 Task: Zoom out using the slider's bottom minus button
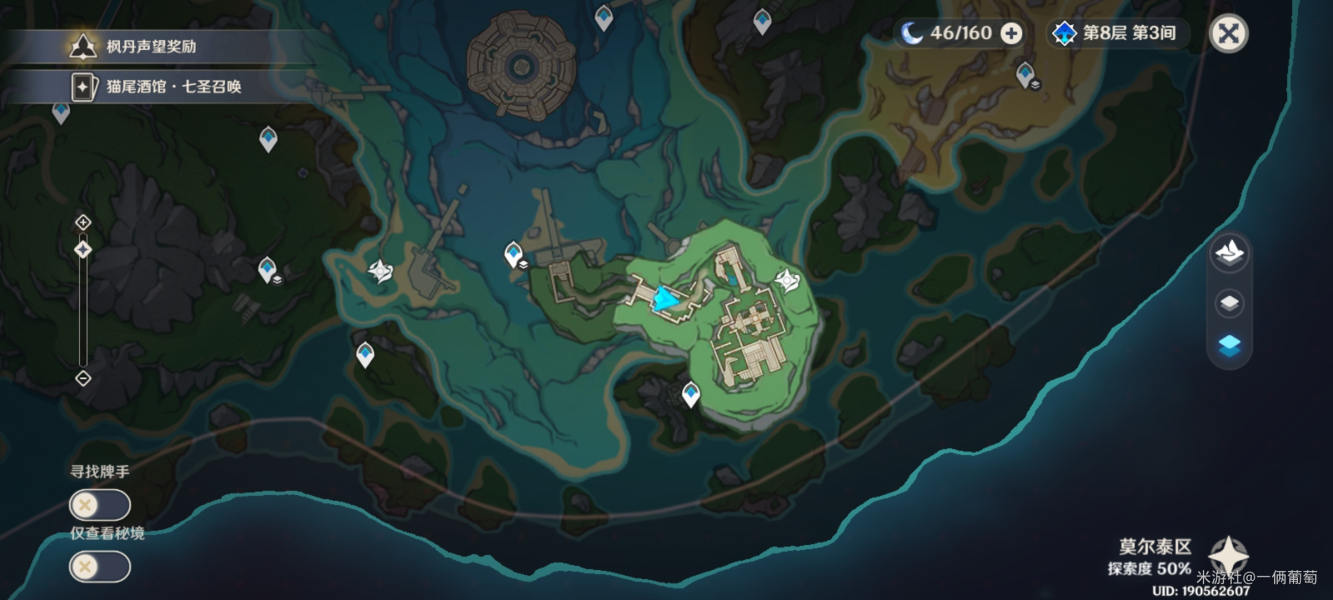(x=83, y=378)
